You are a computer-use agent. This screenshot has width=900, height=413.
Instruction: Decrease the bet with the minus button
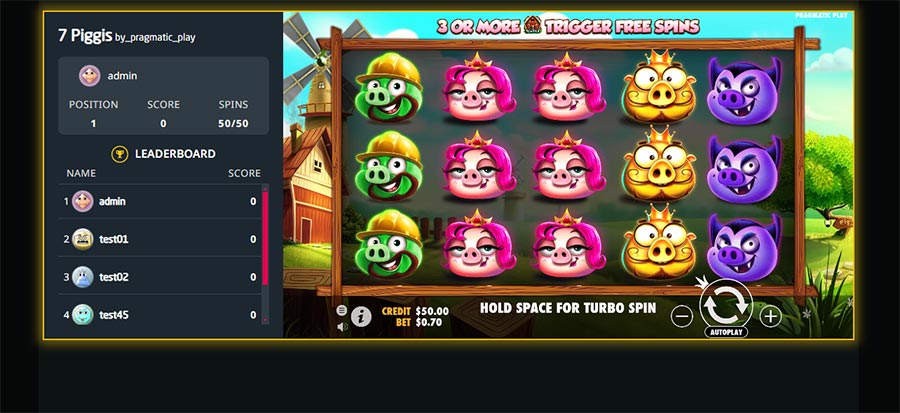point(682,316)
